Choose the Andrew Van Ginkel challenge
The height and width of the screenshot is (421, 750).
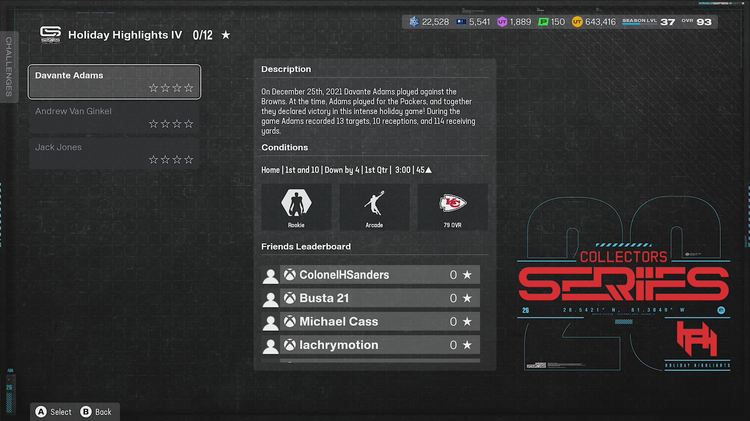click(114, 117)
